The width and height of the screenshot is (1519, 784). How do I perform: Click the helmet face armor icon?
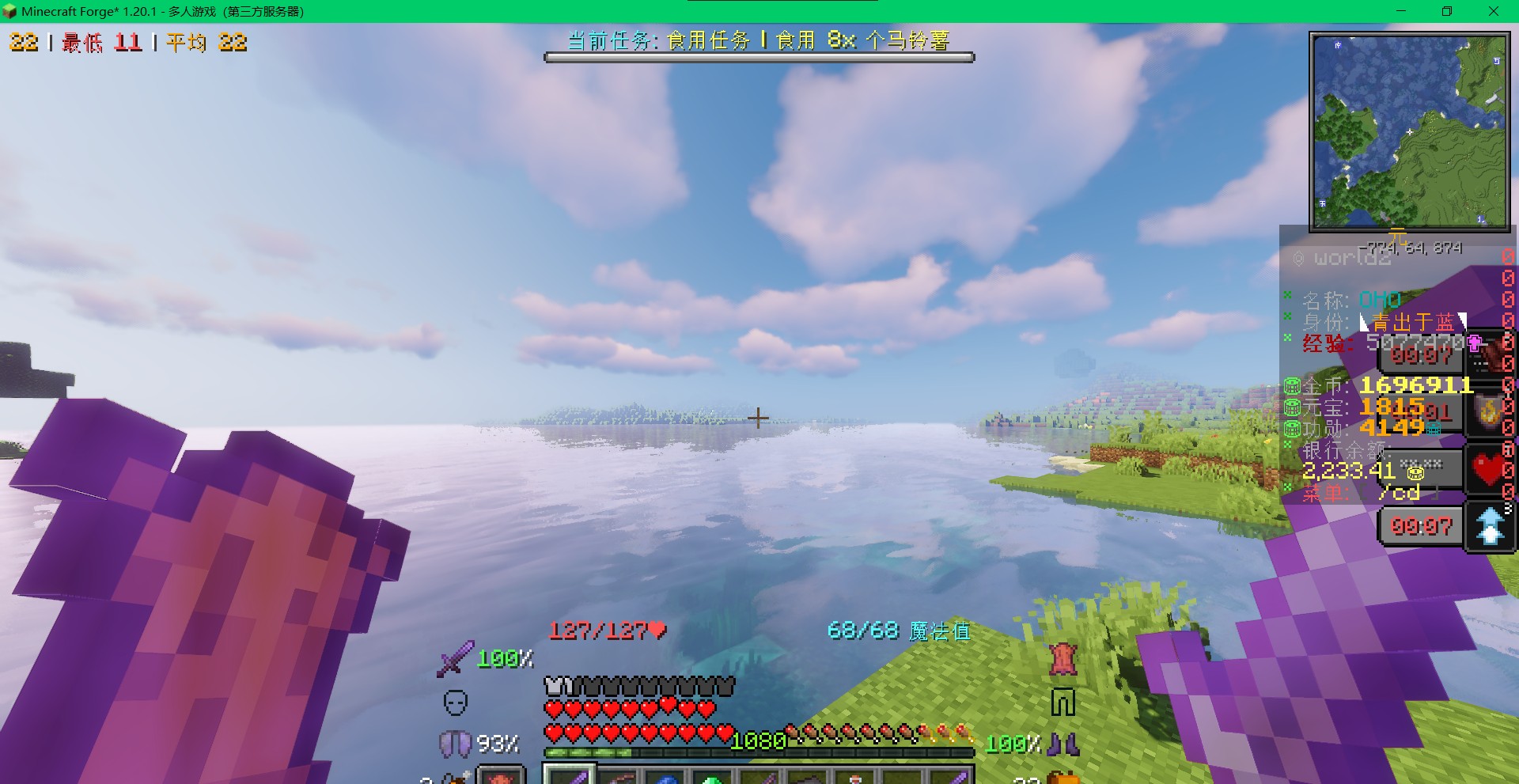coord(456,702)
